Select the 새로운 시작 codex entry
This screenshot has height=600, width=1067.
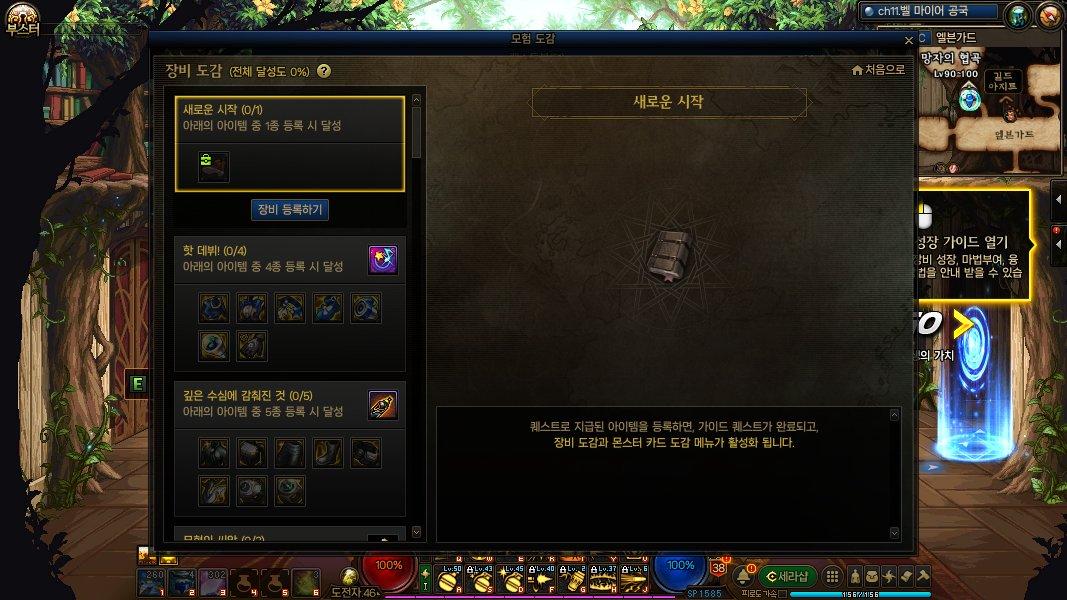point(290,117)
